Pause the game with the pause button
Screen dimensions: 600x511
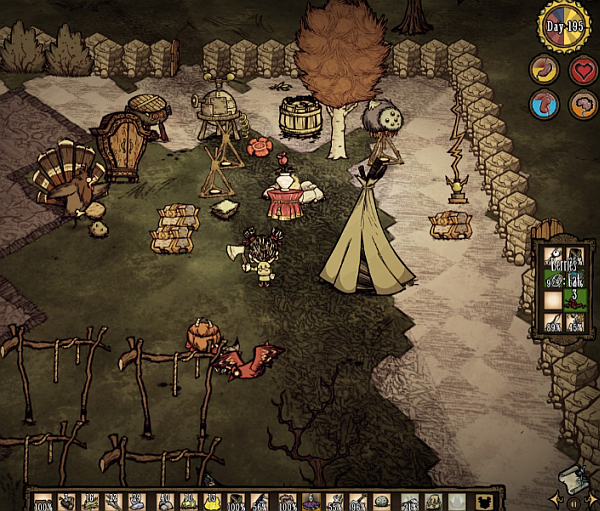pyautogui.click(x=574, y=501)
